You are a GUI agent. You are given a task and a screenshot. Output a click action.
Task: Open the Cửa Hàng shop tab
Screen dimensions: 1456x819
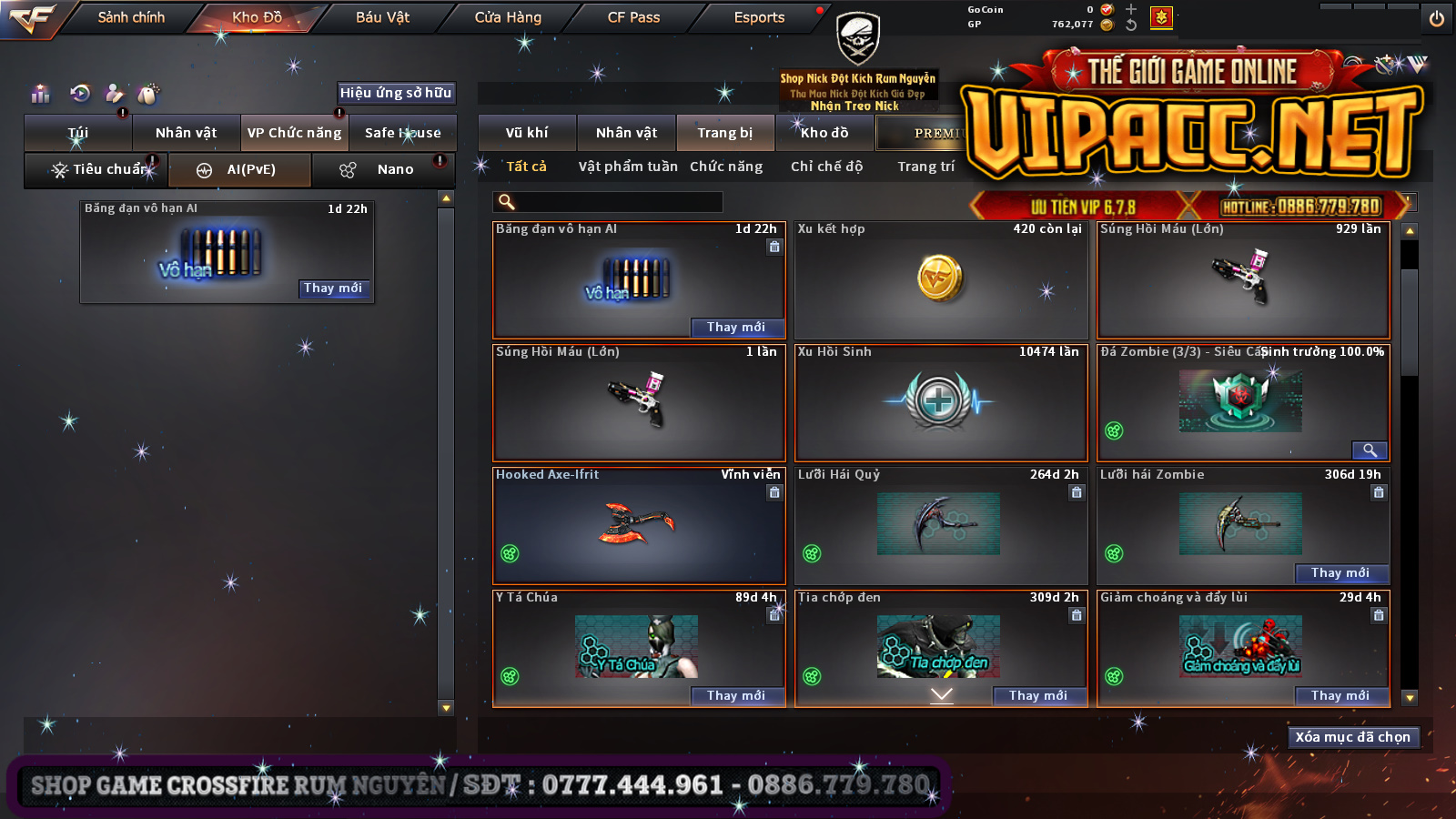coord(508,17)
